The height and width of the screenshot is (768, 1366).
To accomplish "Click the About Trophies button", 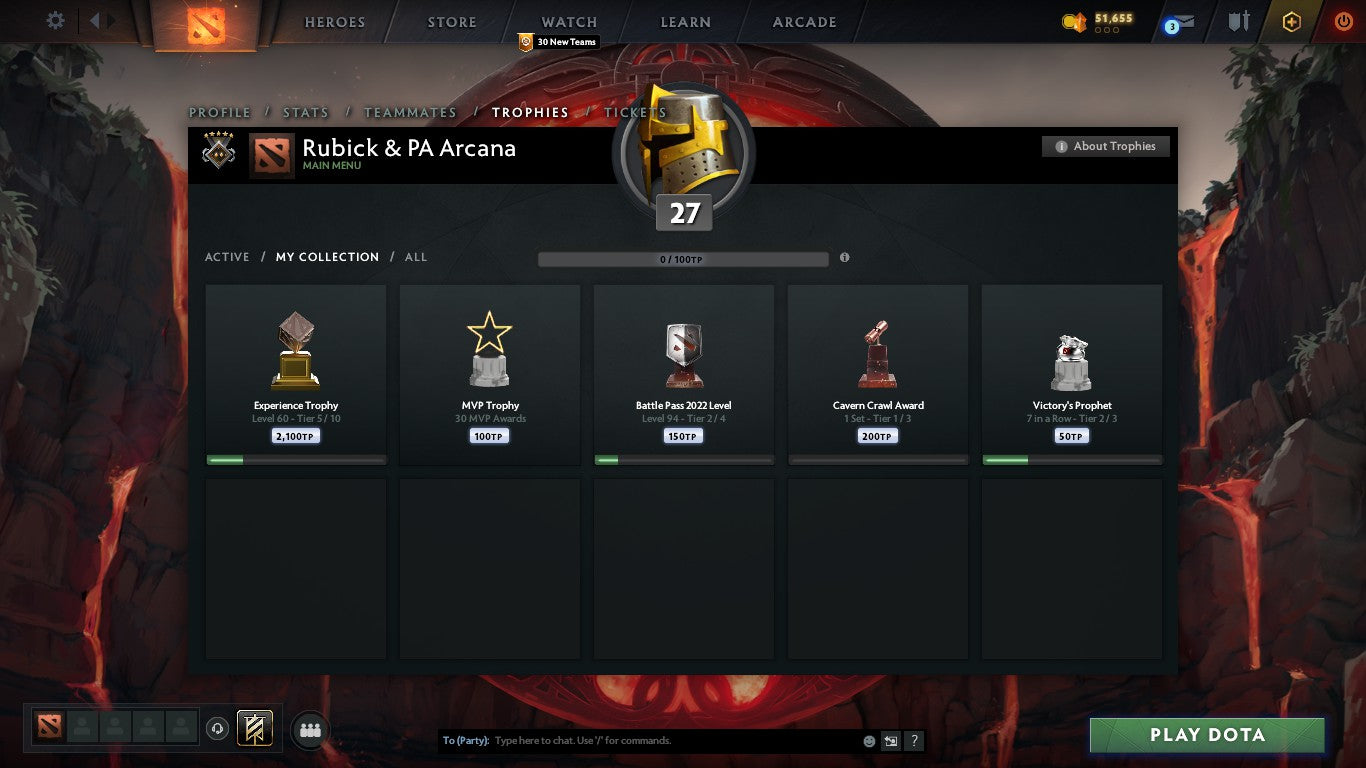I will click(x=1106, y=146).
